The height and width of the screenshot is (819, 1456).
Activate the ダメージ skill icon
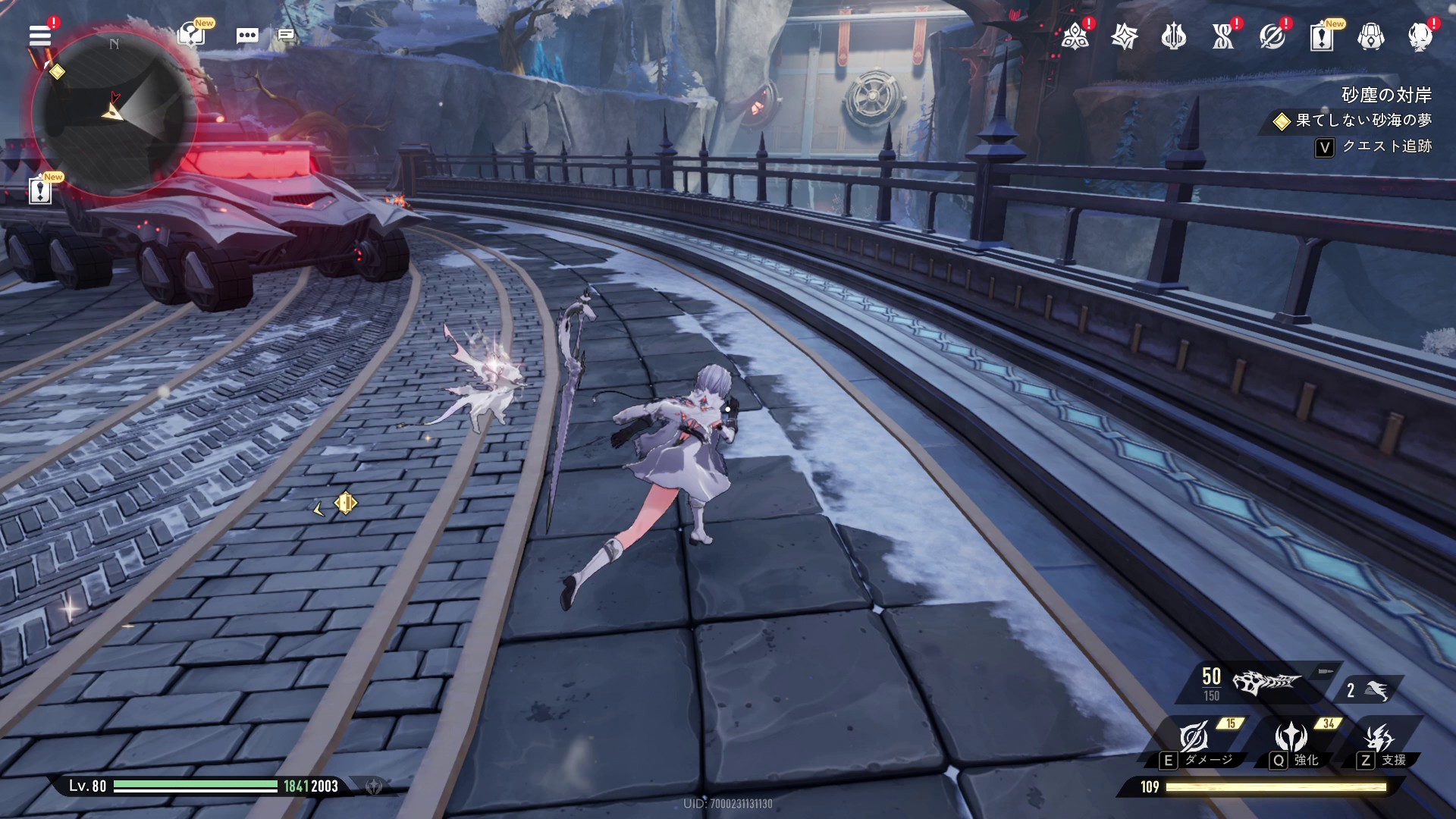1194,737
